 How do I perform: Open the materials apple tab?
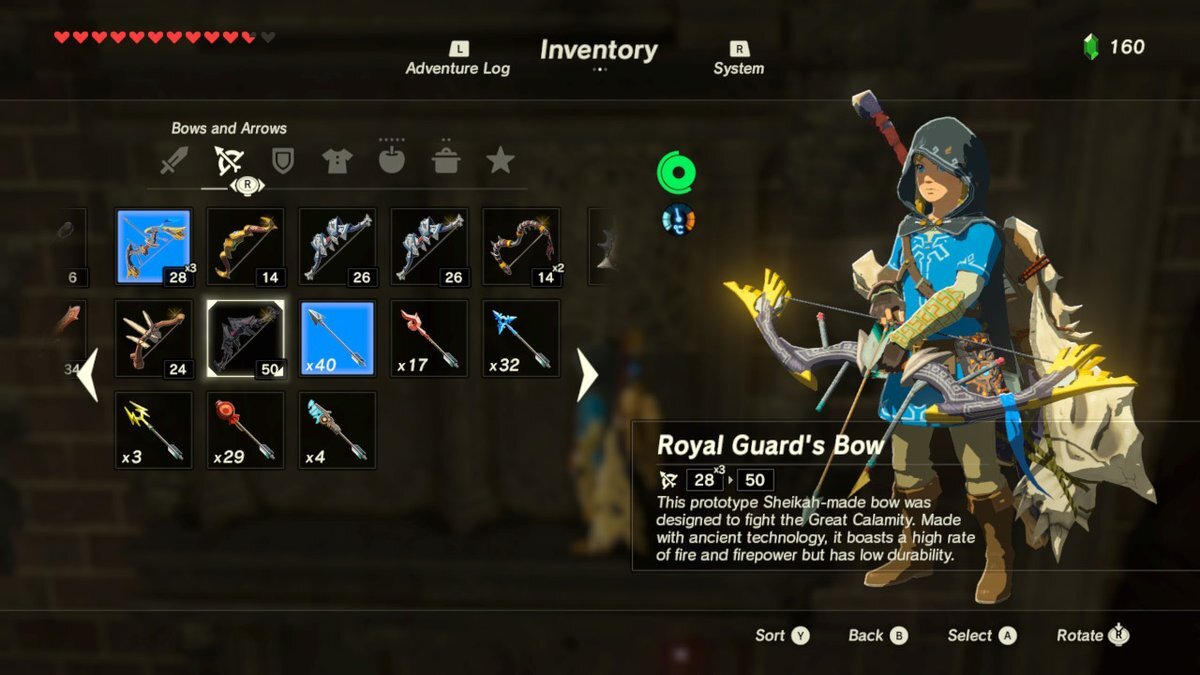coord(391,160)
